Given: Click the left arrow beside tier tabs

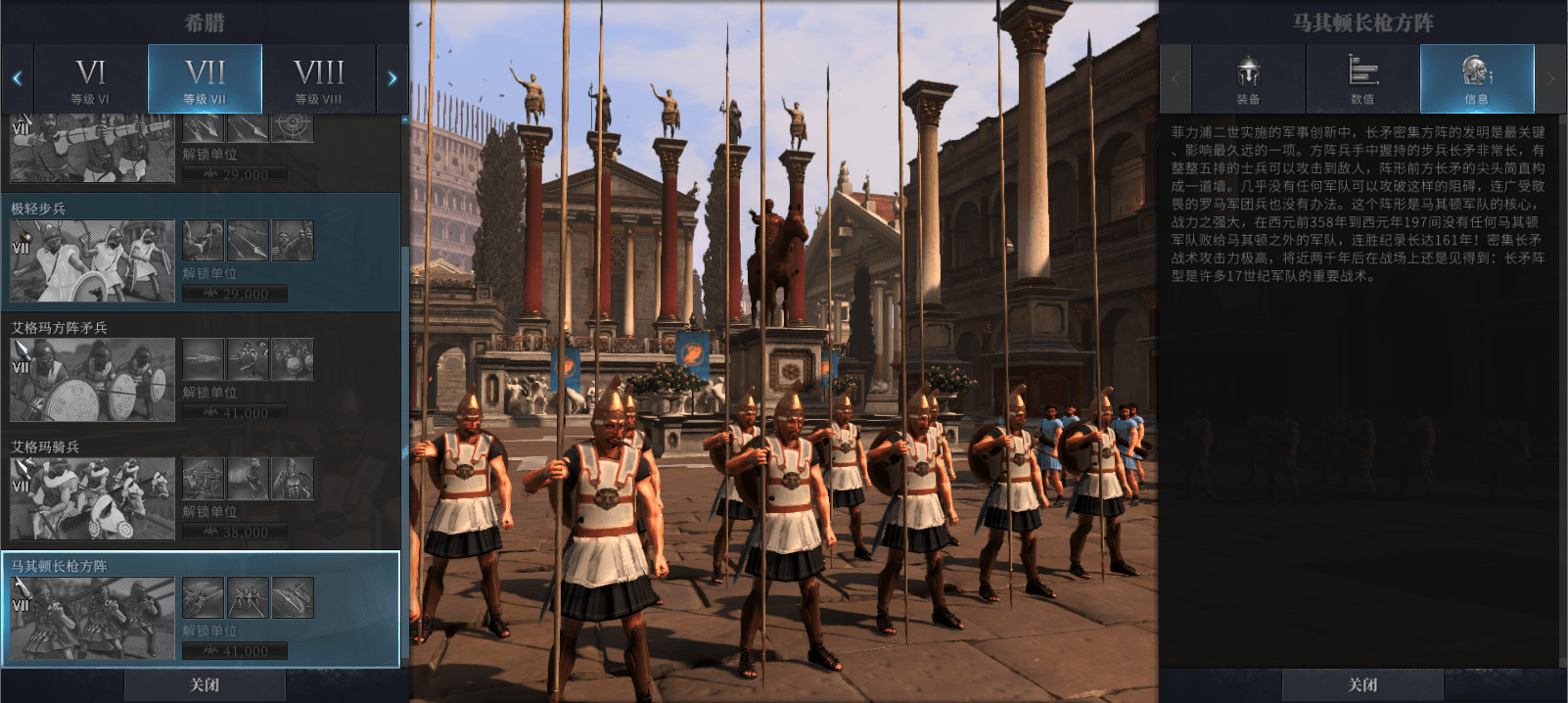Looking at the screenshot, I should point(17,79).
